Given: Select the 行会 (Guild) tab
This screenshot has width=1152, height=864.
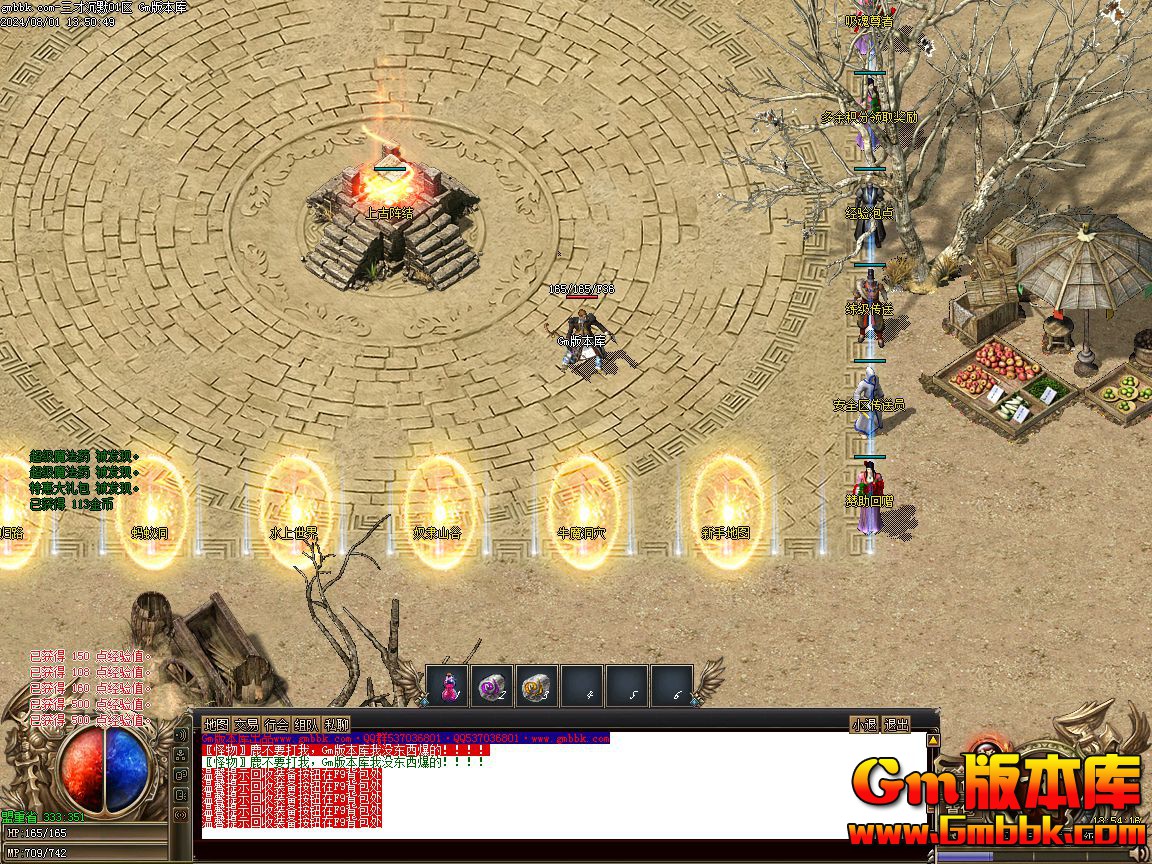Looking at the screenshot, I should 277,724.
